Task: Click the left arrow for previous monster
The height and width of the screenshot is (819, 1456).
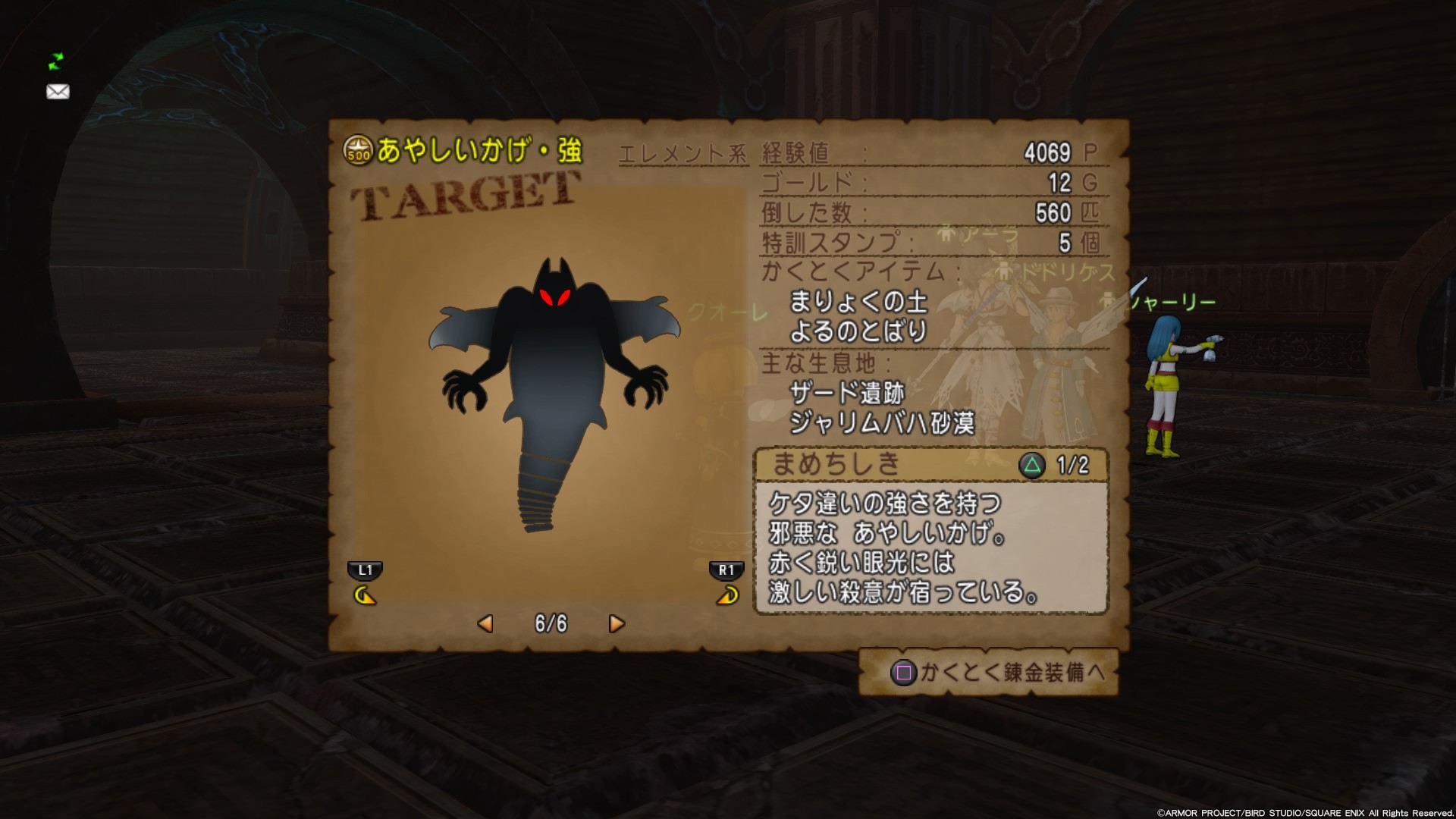Action: coord(486,623)
